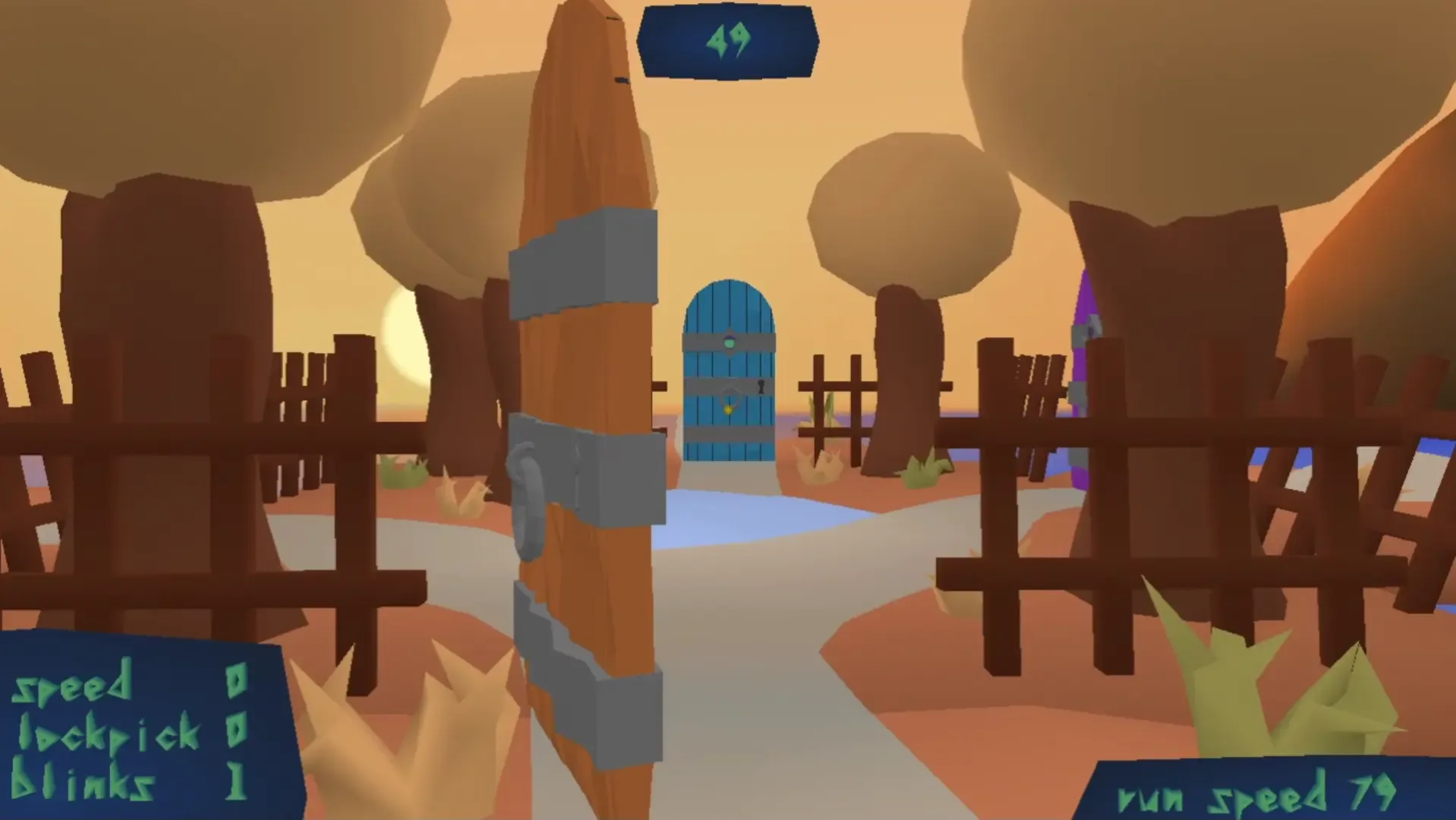The image size is (1456, 820).
Task: Toggle the speed stat in the HUD panel
Action: click(x=72, y=687)
